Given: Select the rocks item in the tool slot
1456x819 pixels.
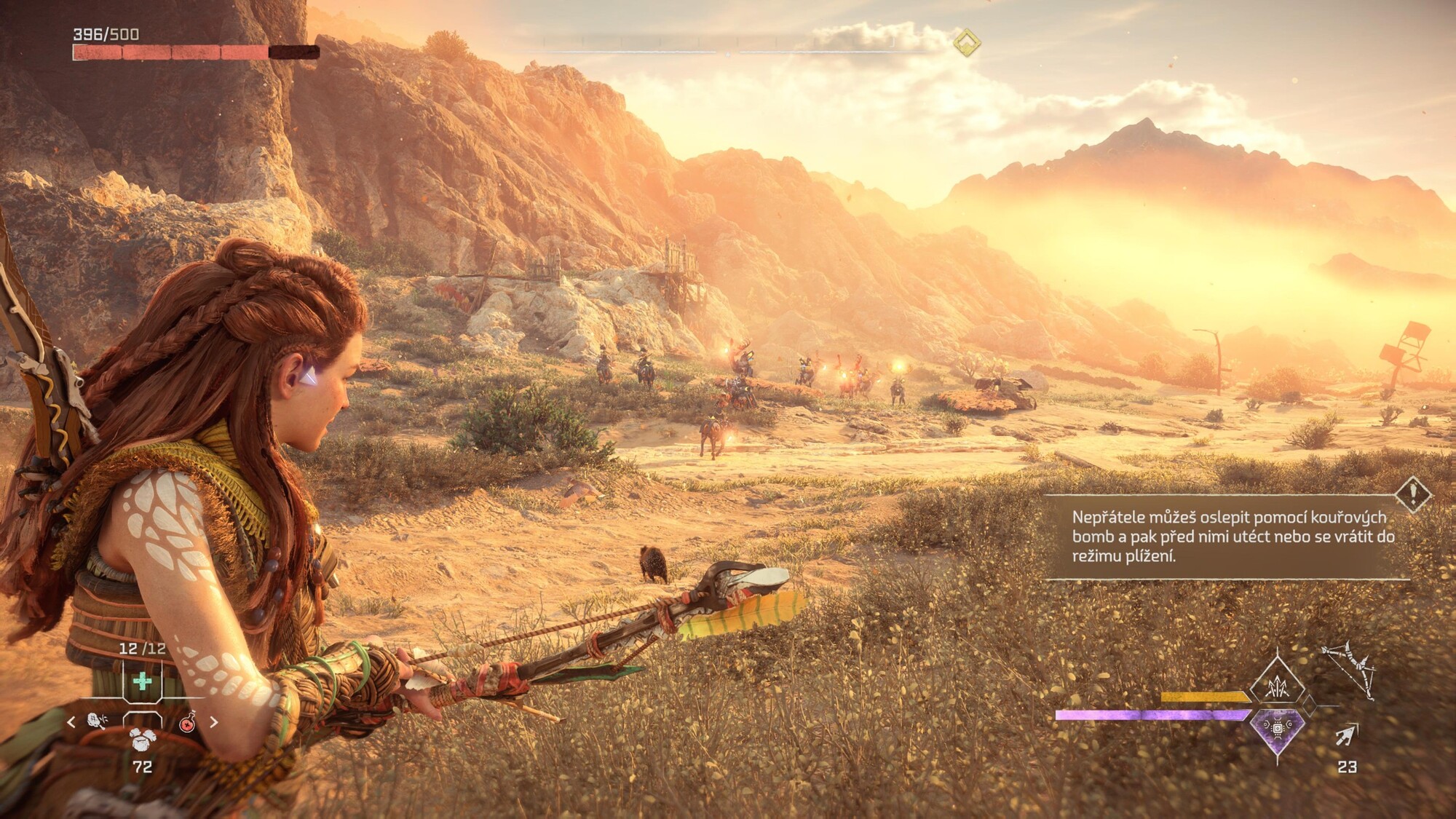Looking at the screenshot, I should click(x=142, y=737).
